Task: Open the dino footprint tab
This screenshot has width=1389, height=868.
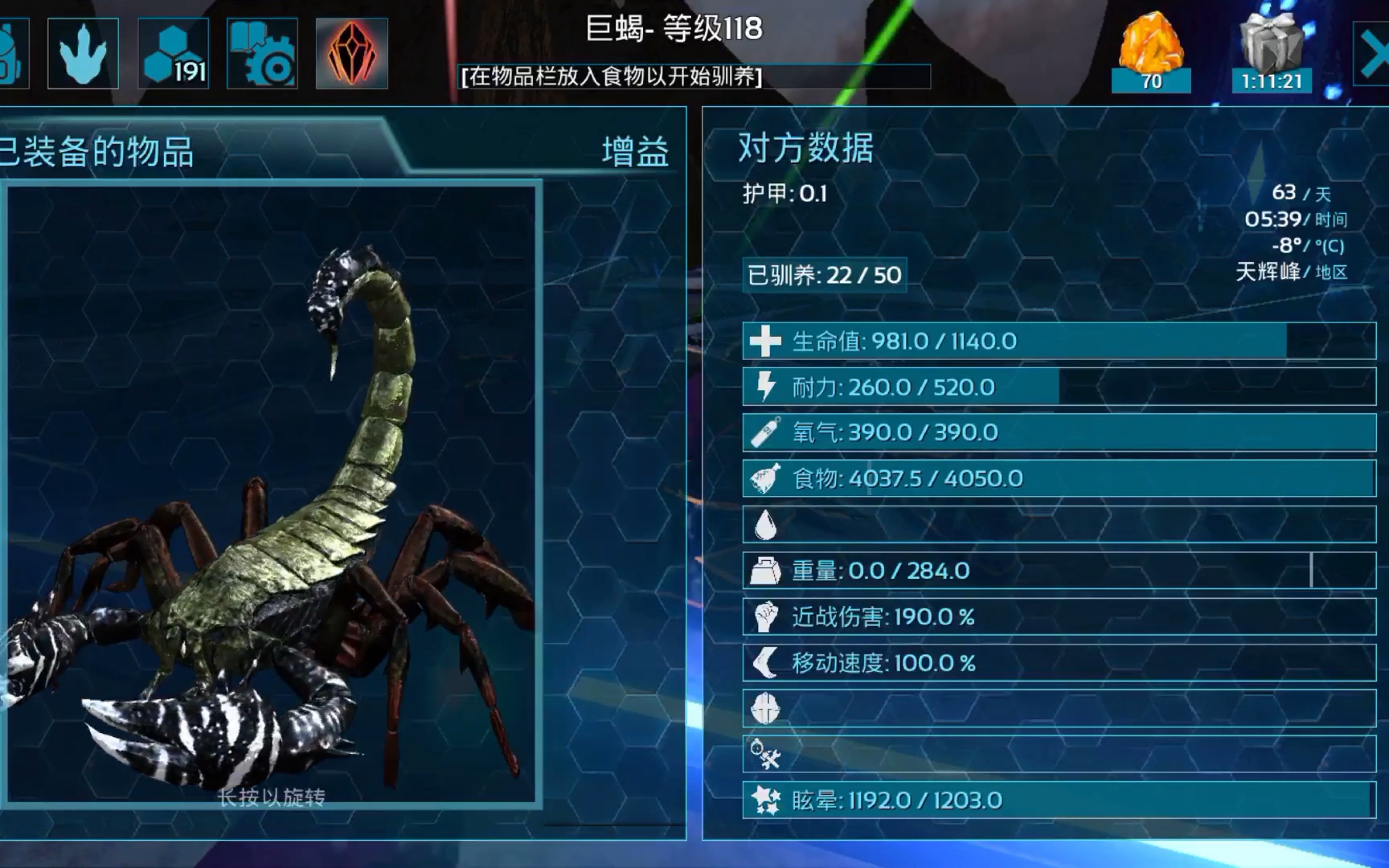Action: 83,53
